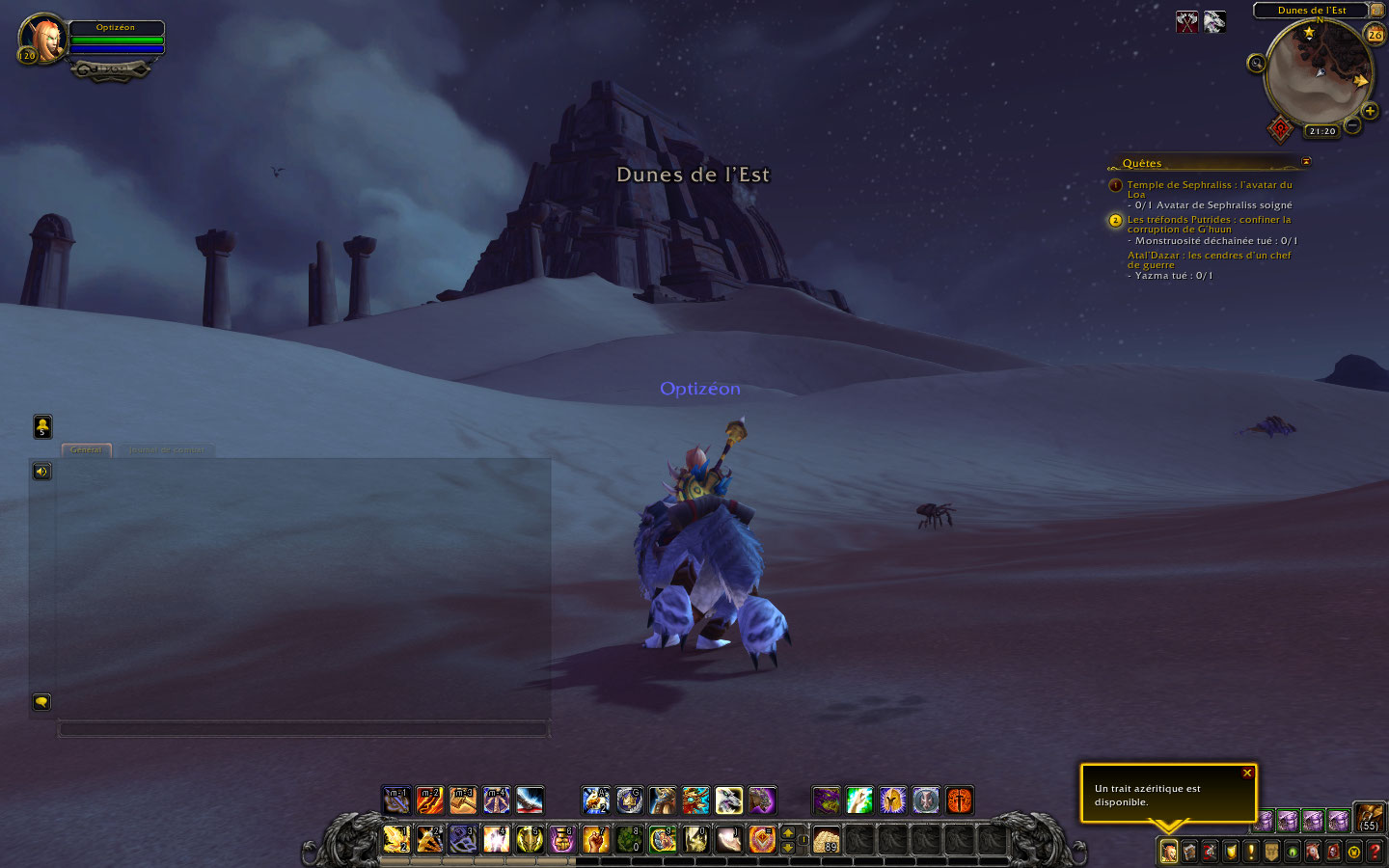The height and width of the screenshot is (868, 1389).
Task: Zoom out the minimap with minus button
Action: coord(1352,125)
